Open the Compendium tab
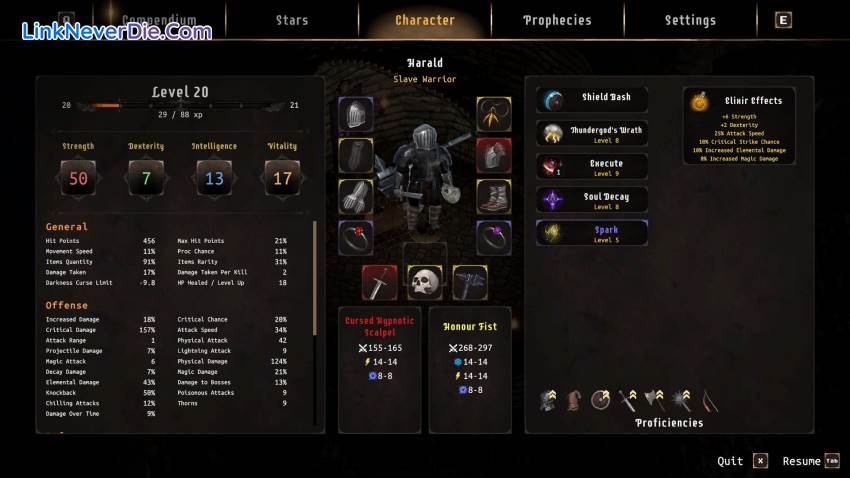Viewport: 850px width, 478px height. (x=158, y=20)
